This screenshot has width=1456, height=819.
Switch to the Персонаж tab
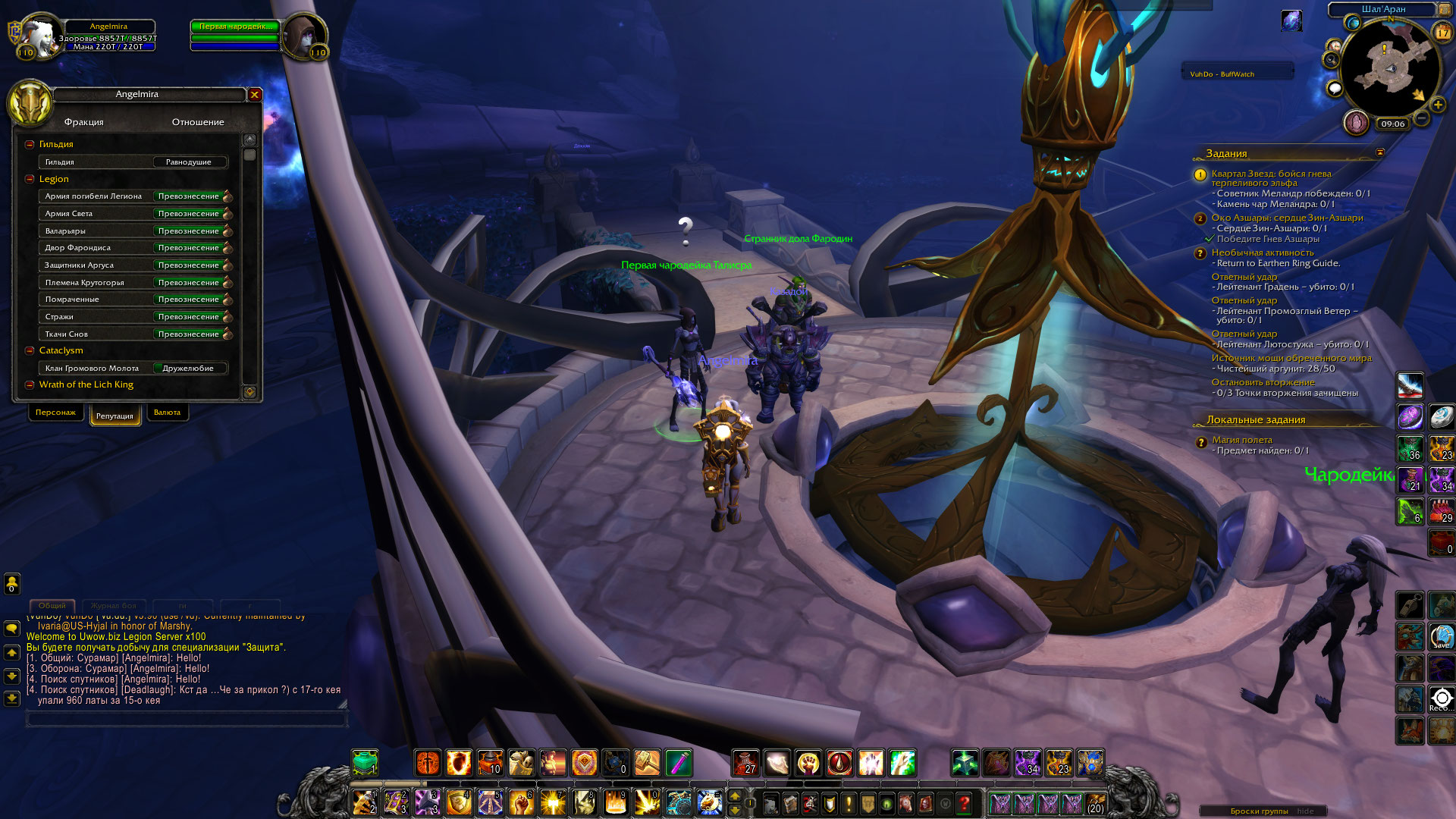coord(55,413)
